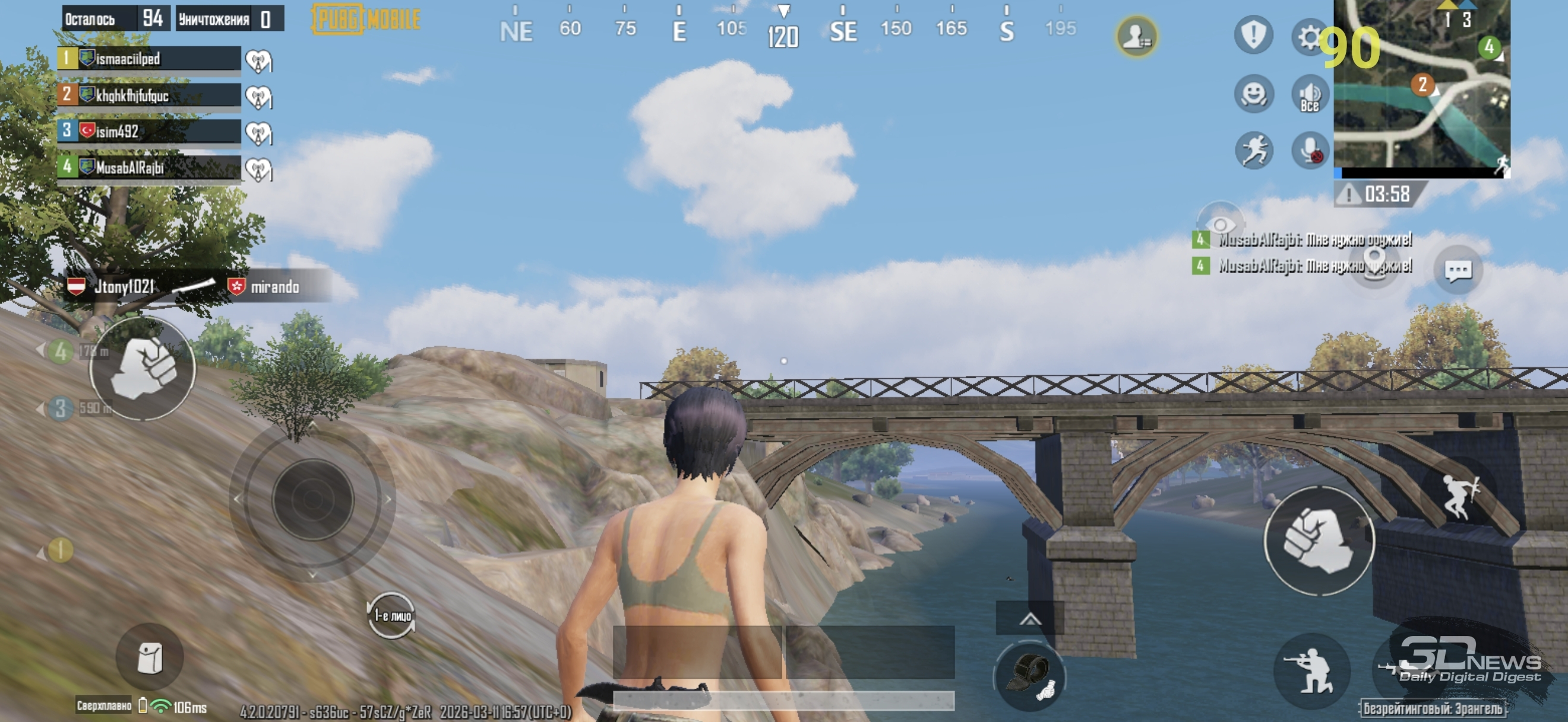Toggle the speaker voice channel button

[1310, 95]
